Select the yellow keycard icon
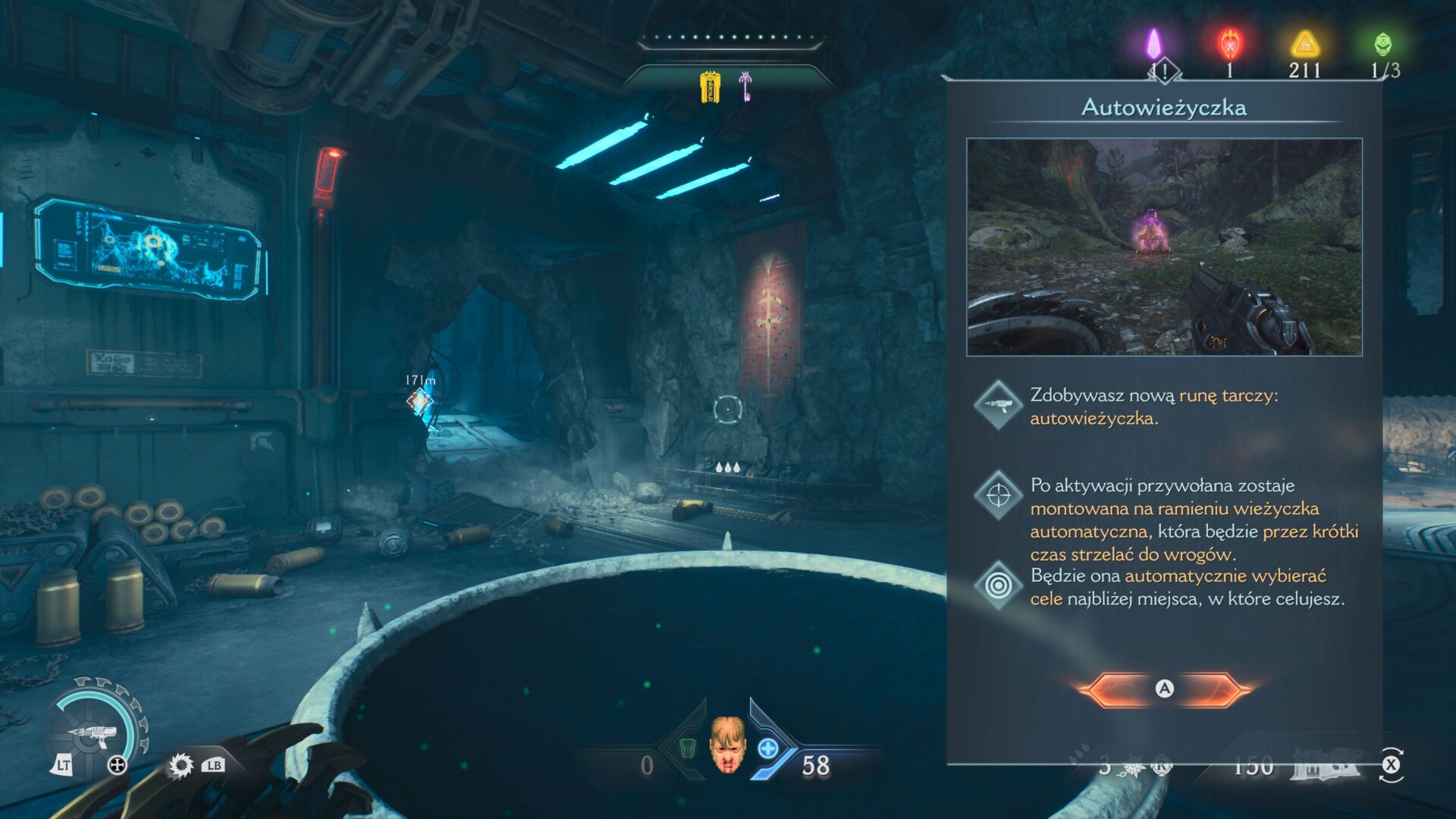Viewport: 1456px width, 819px height. click(x=710, y=87)
